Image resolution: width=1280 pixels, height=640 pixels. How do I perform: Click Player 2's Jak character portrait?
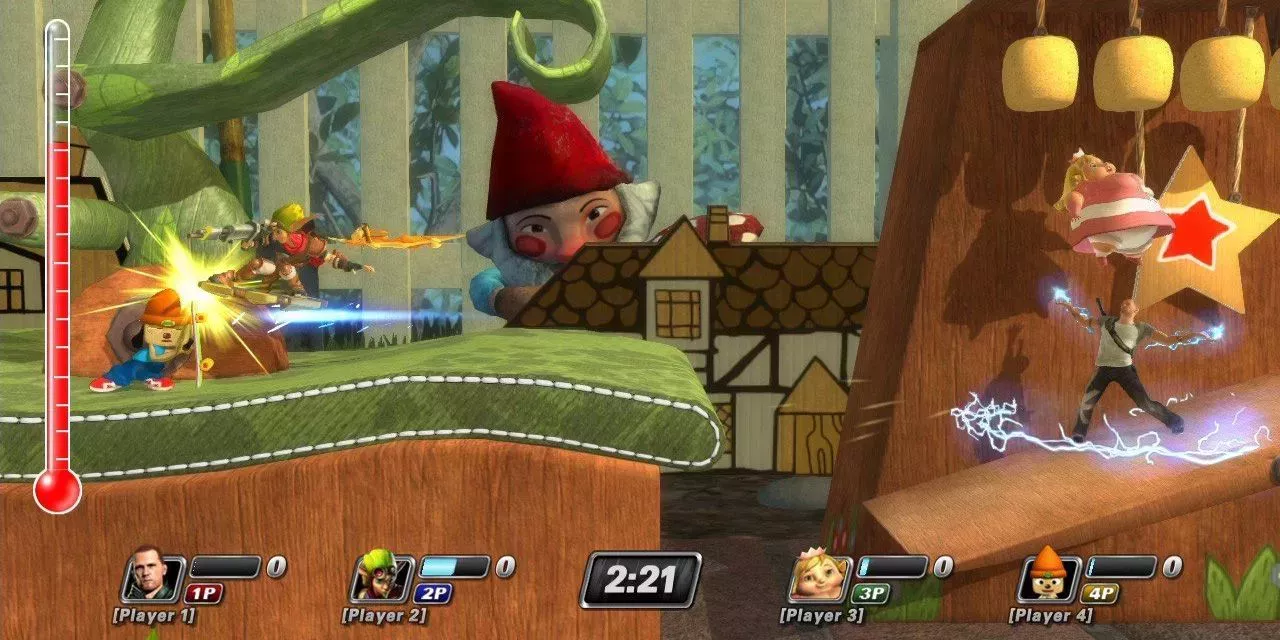point(381,578)
